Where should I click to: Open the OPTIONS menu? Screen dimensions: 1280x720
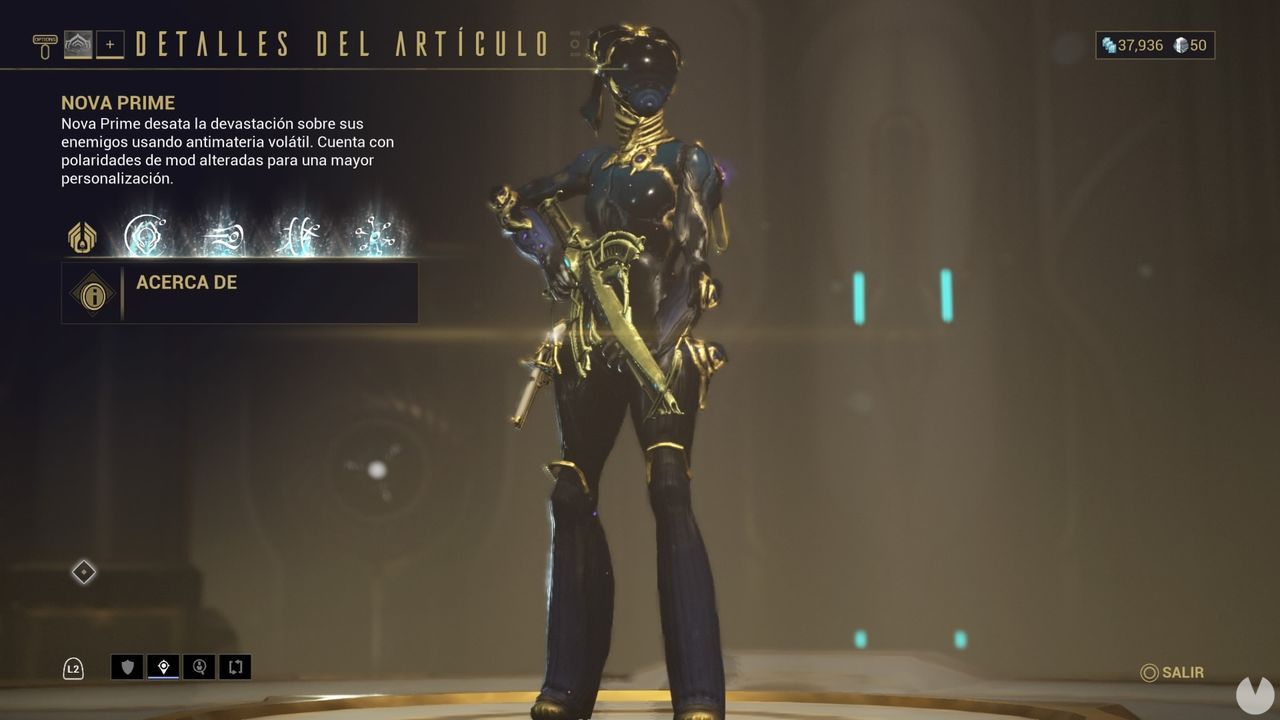point(44,40)
